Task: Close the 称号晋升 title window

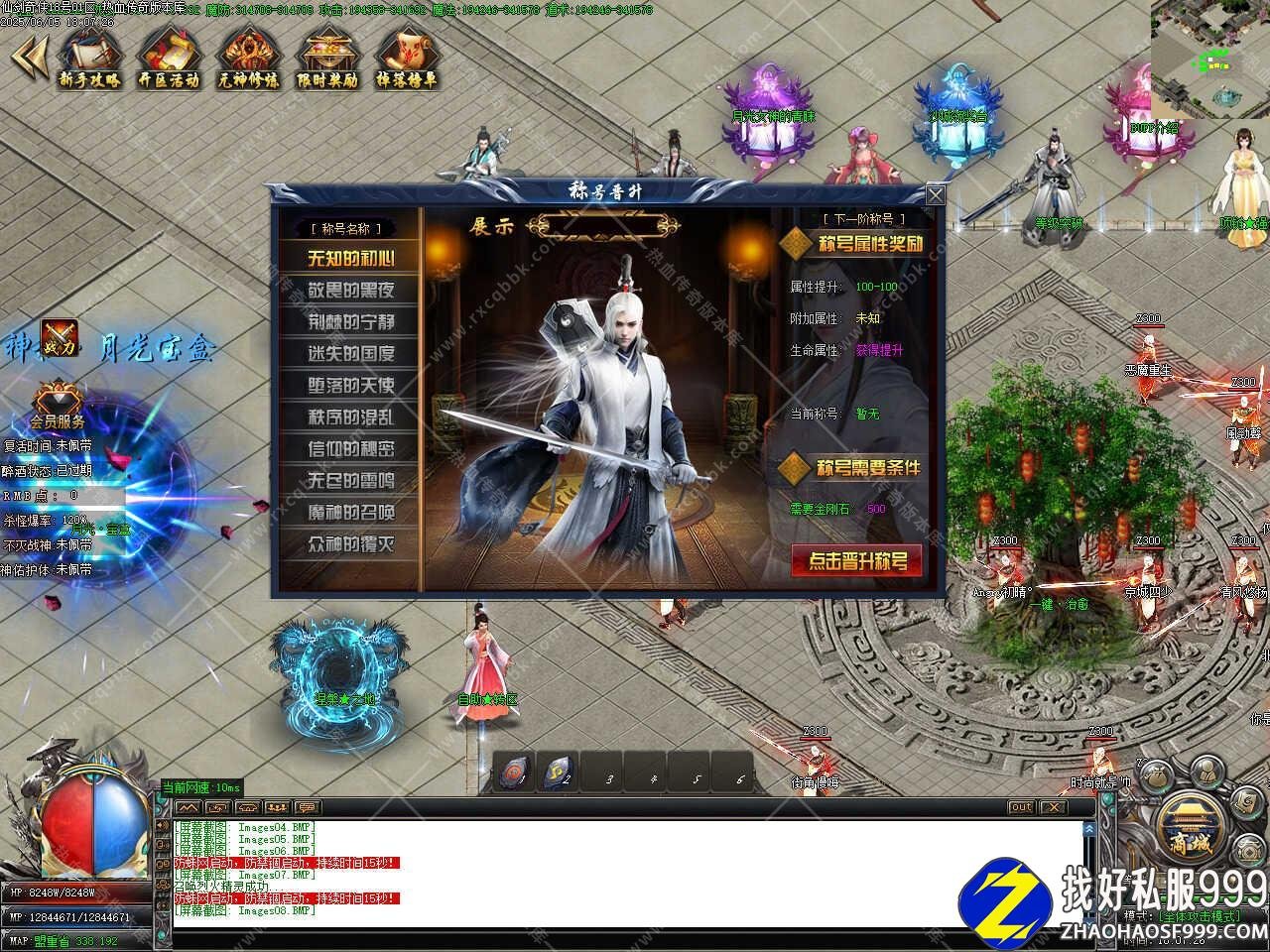Action: 935,194
